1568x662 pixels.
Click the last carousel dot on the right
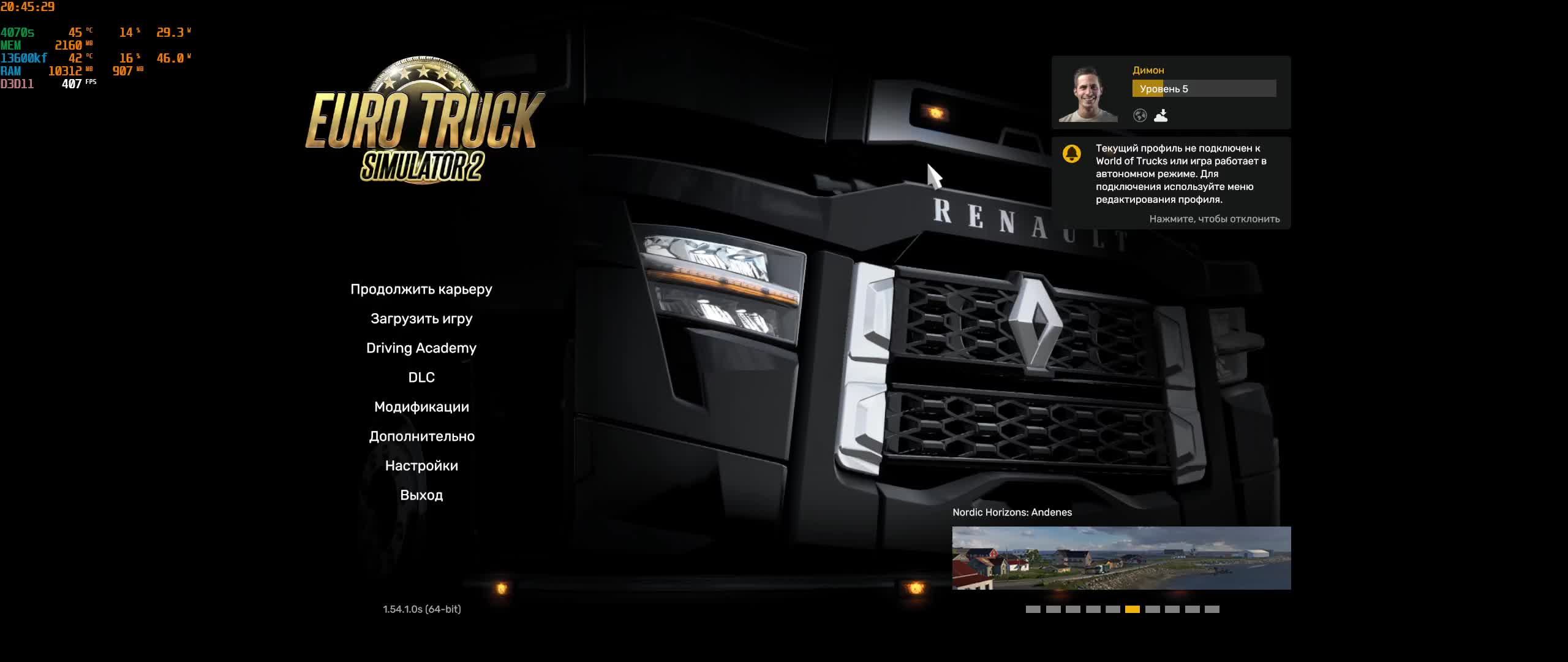(1212, 609)
